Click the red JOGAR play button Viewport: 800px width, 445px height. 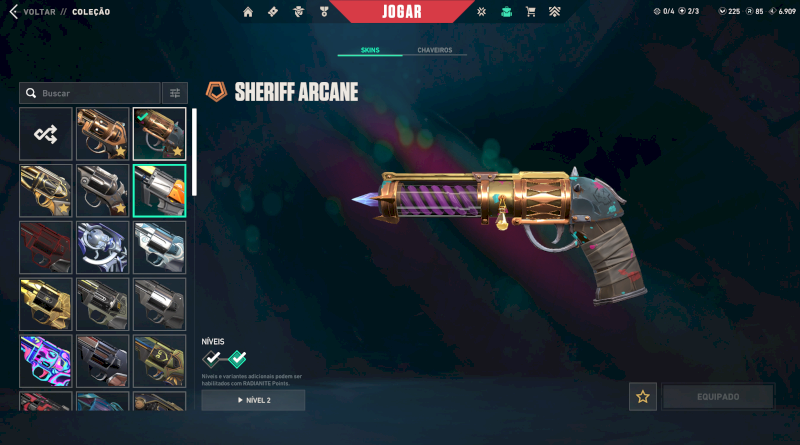pyautogui.click(x=401, y=12)
